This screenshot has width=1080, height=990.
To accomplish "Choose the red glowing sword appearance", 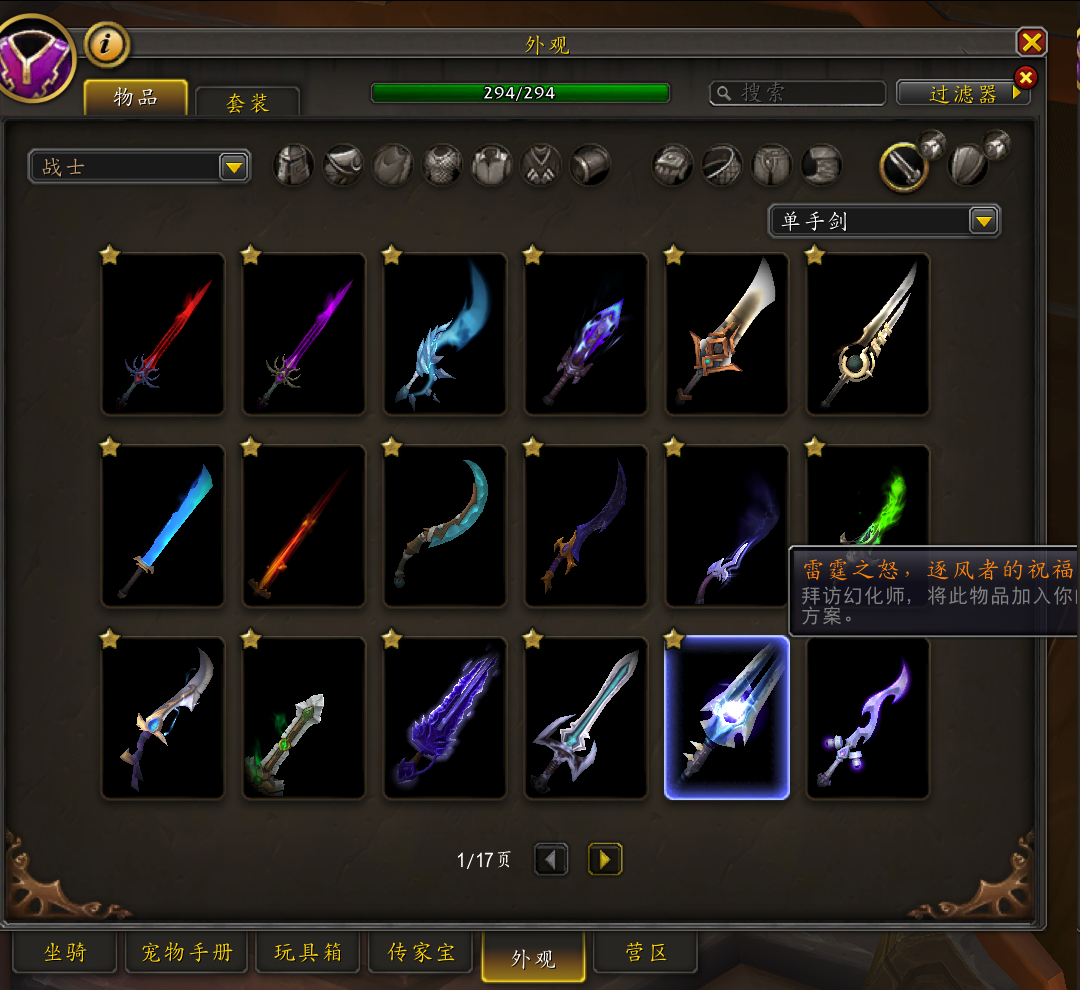I will 163,333.
